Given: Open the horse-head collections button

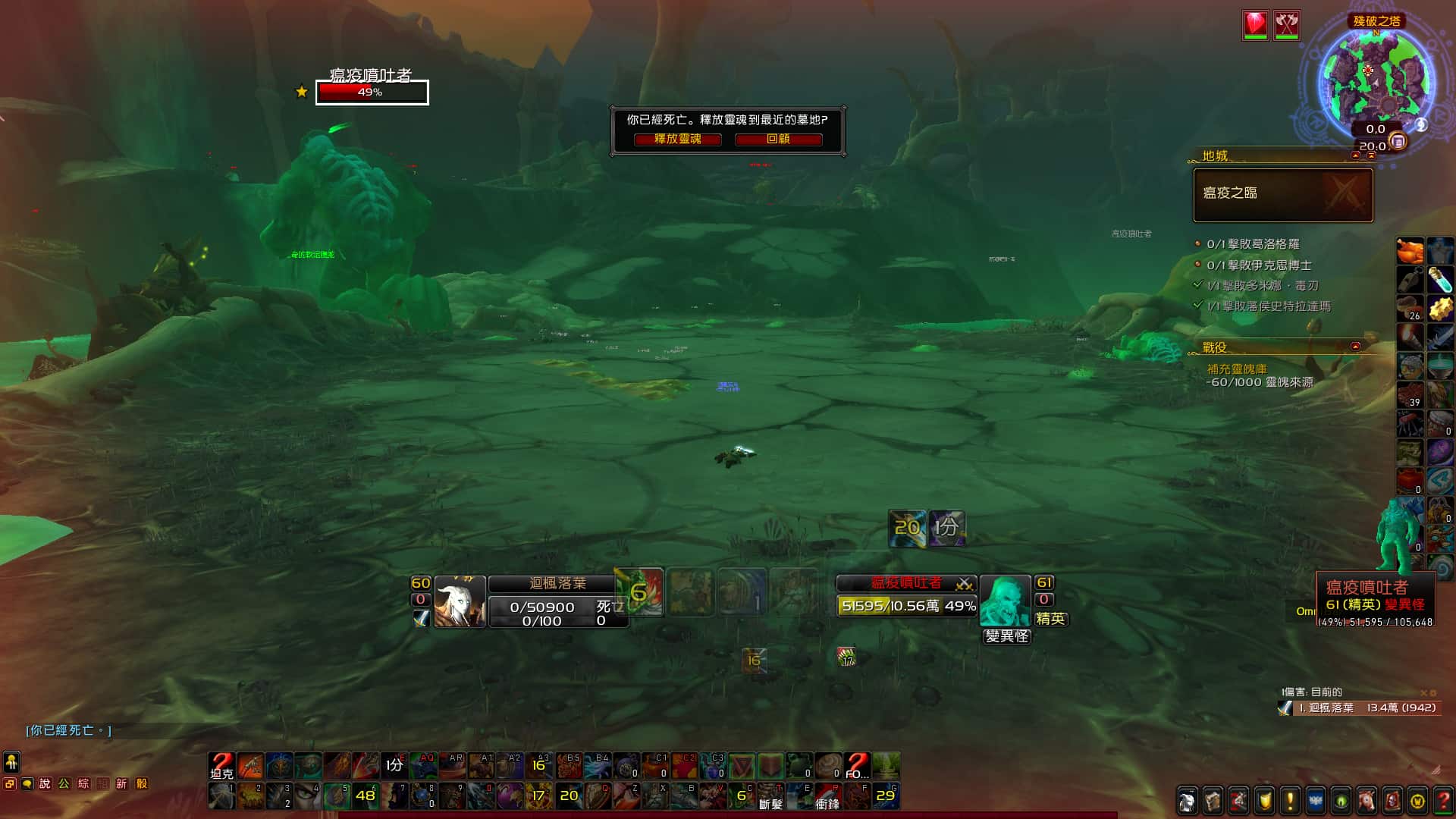Looking at the screenshot, I should point(1367,801).
